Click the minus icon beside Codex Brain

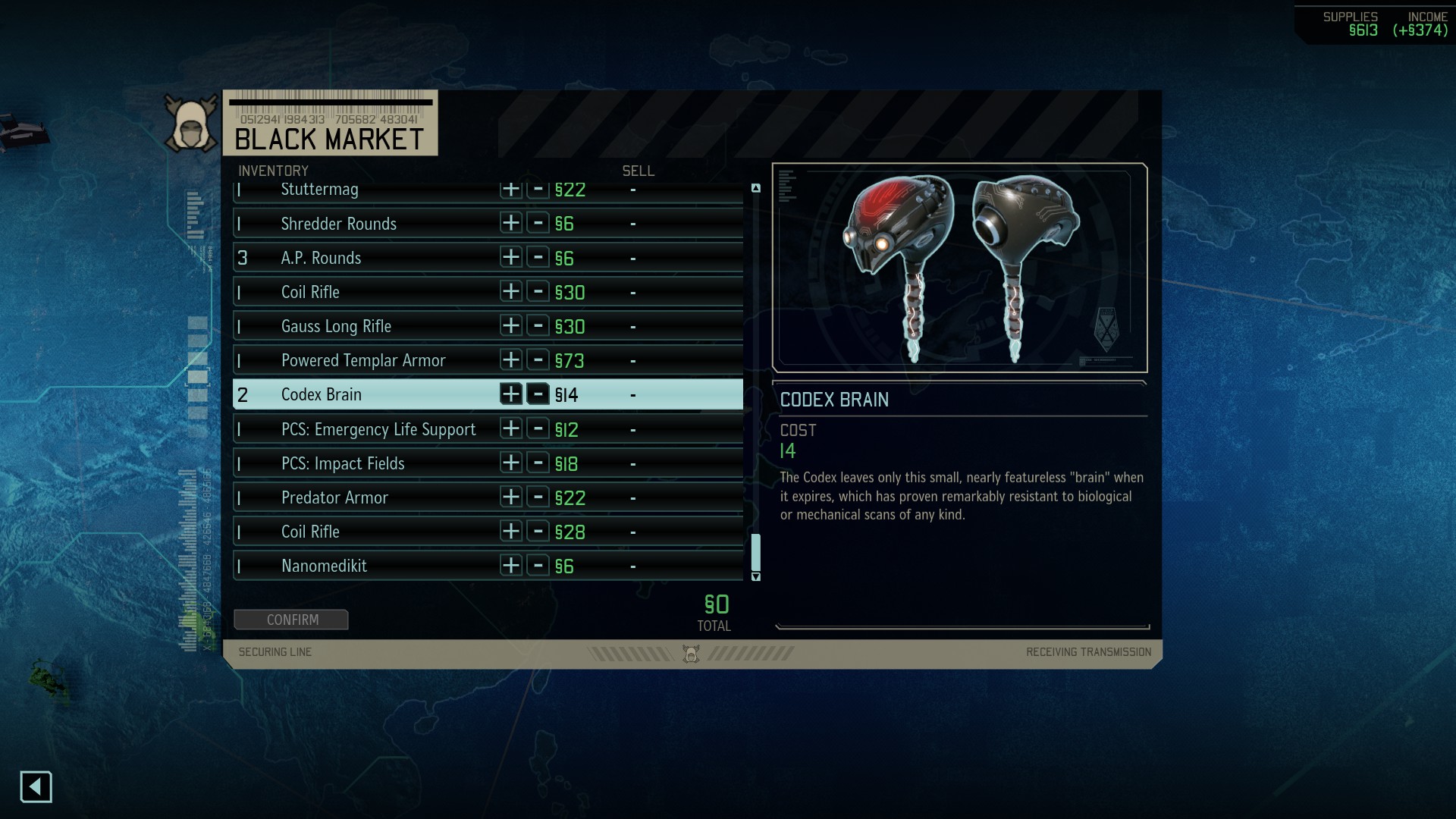tap(539, 394)
